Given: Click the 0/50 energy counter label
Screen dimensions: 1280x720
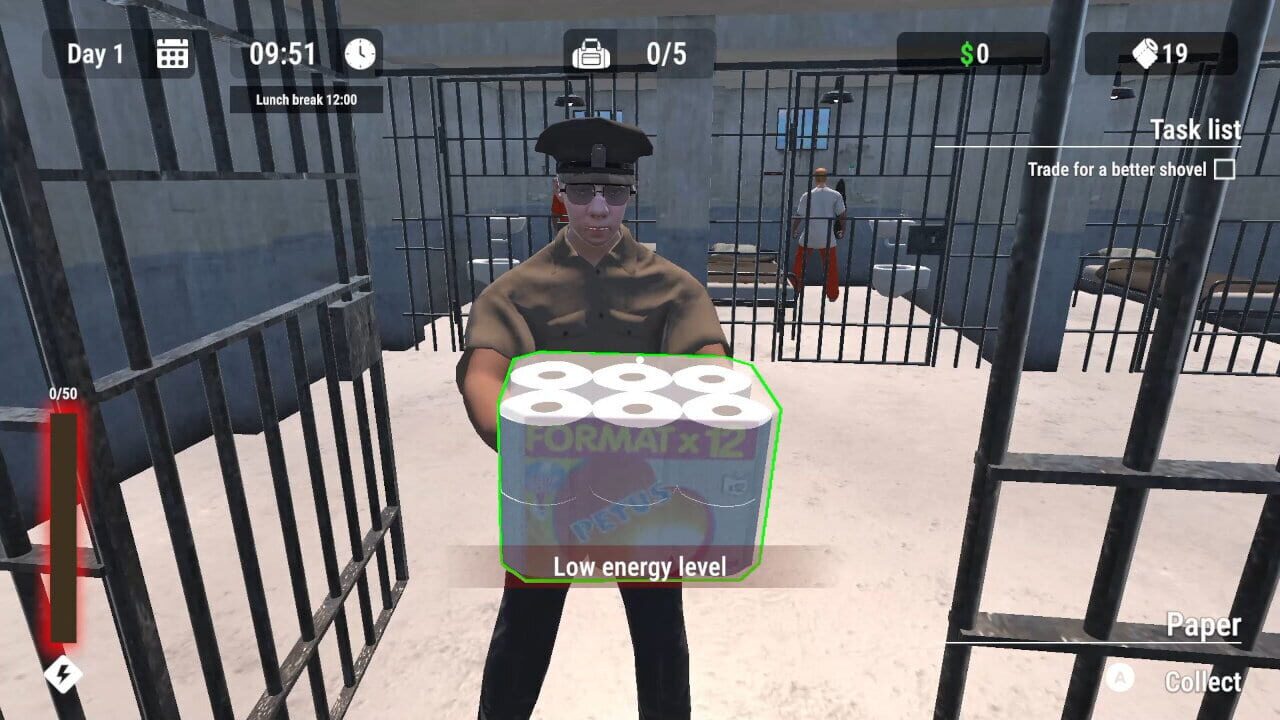Looking at the screenshot, I should coord(66,392).
